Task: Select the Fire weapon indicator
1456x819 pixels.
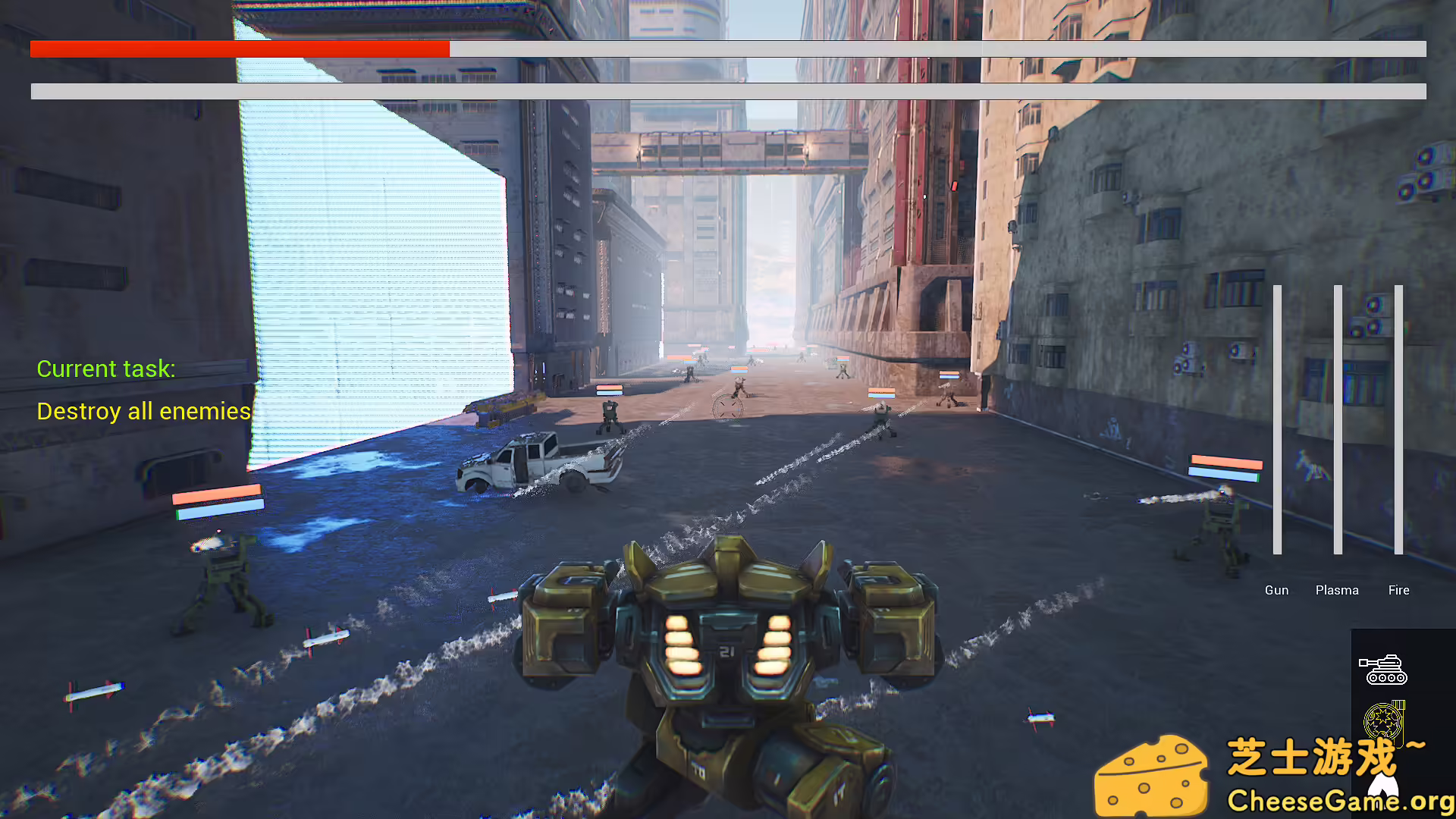Action: pyautogui.click(x=1398, y=590)
